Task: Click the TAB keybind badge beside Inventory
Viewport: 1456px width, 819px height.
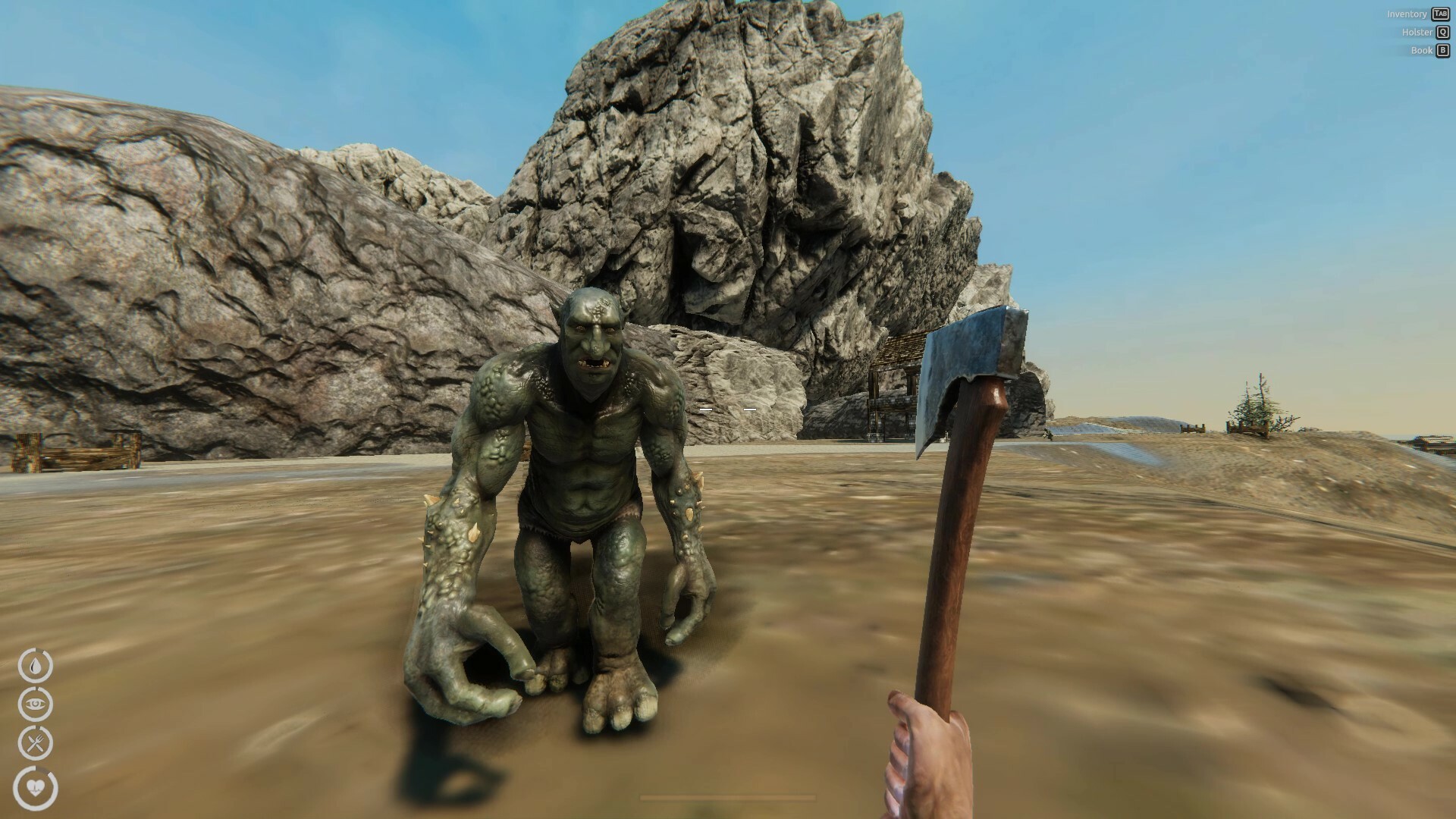Action: click(1439, 14)
